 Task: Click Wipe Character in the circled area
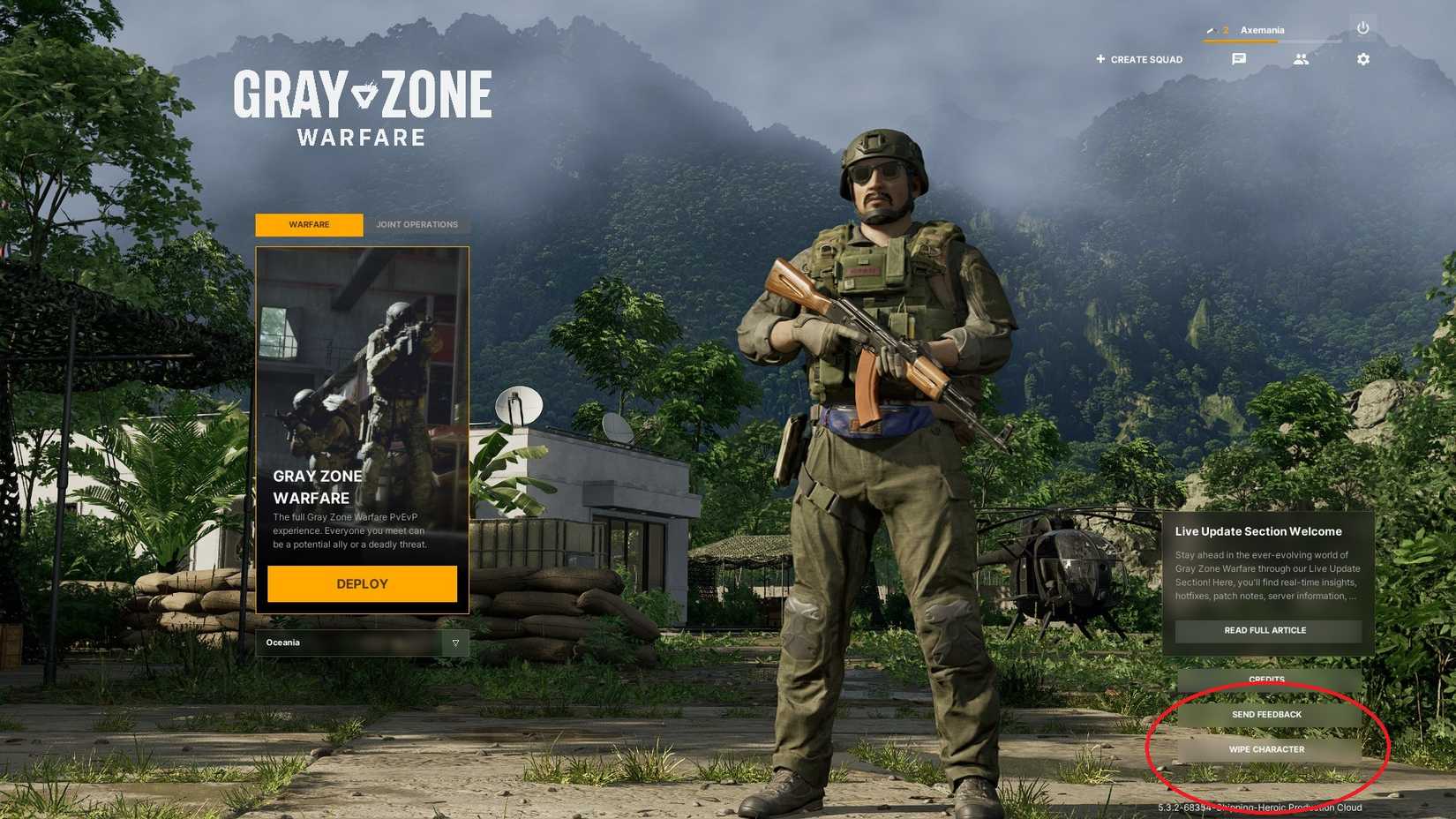1268,748
